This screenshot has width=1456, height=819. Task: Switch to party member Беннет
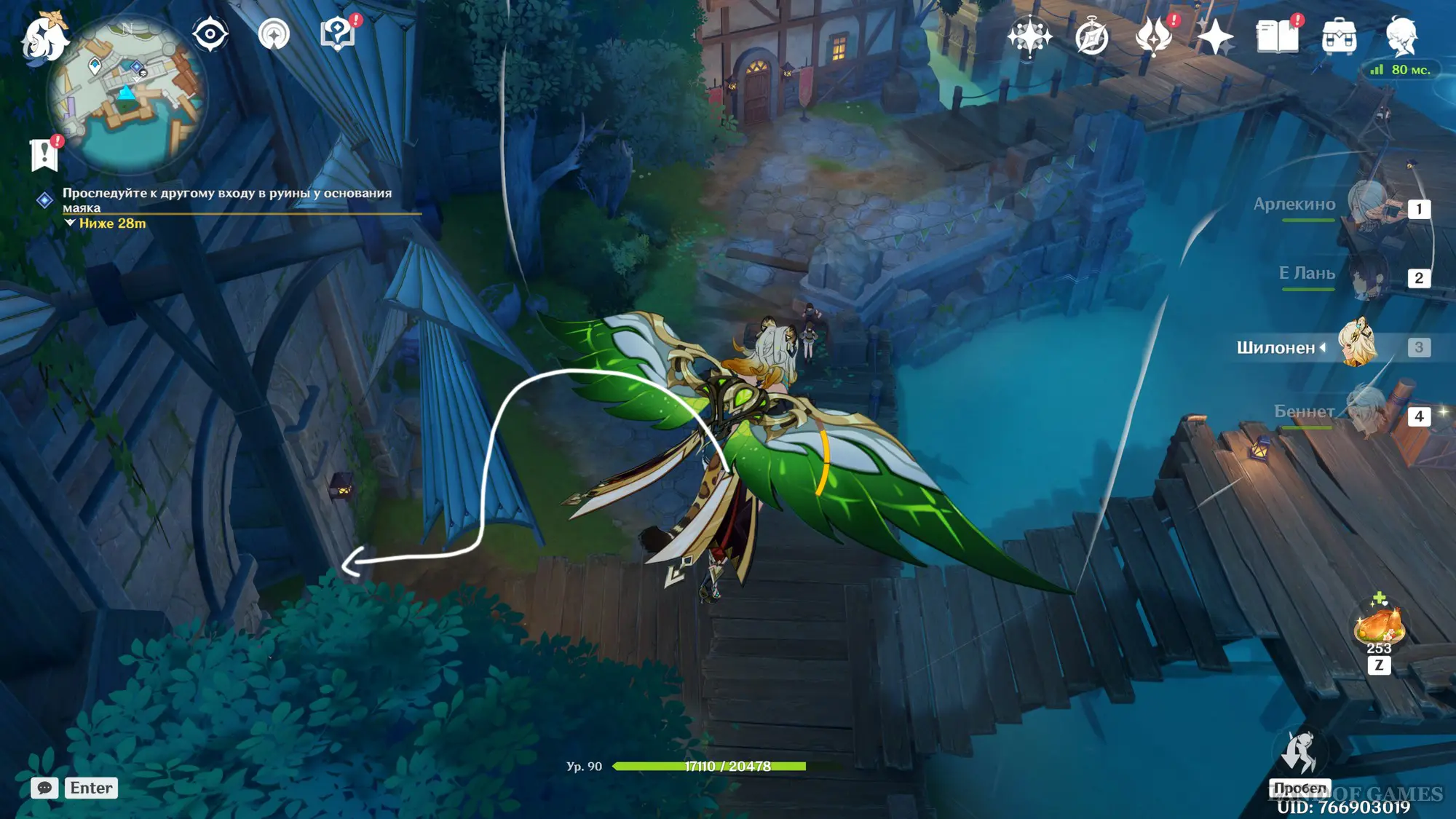point(1369,414)
